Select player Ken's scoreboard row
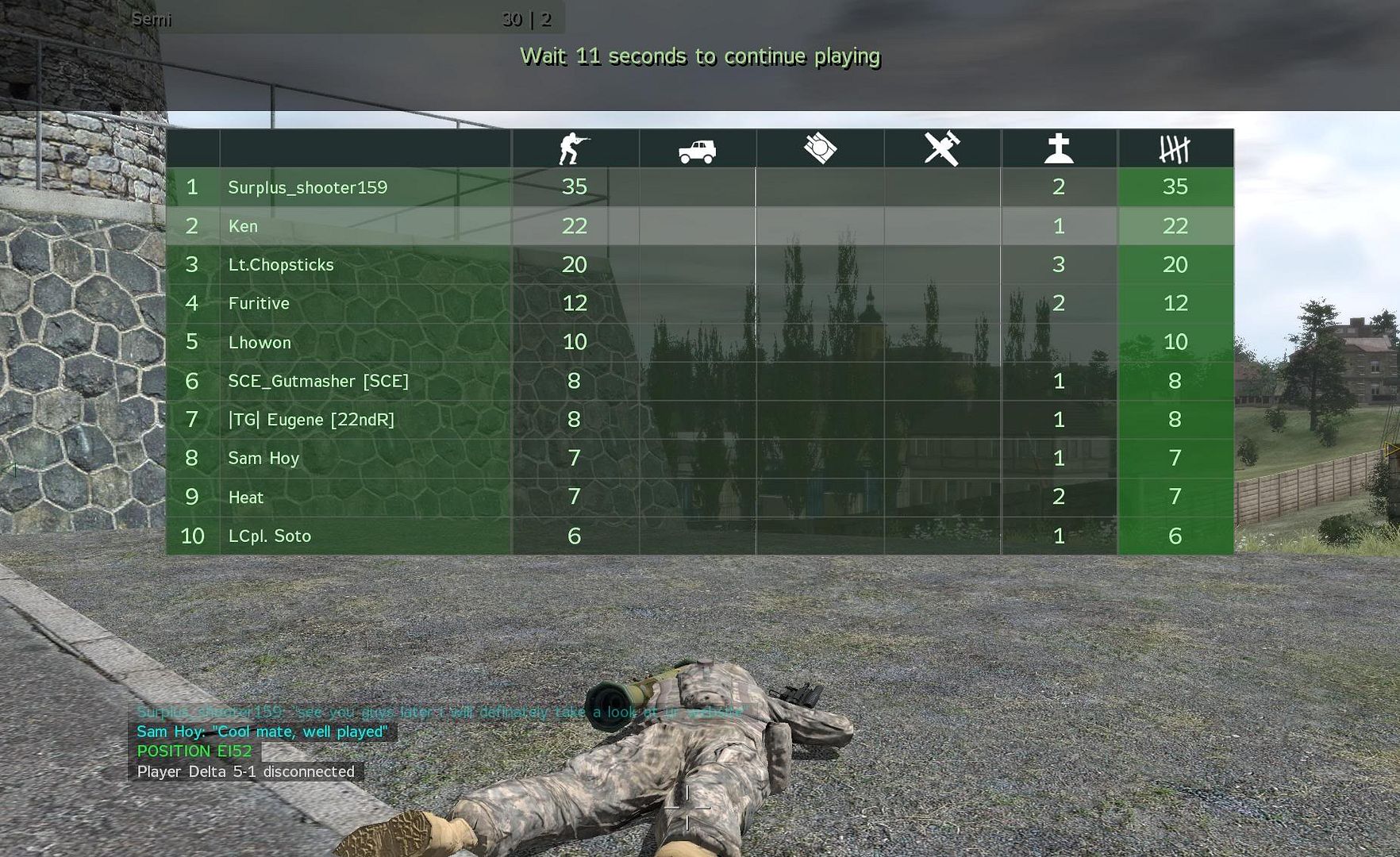1400x857 pixels. 243,226
